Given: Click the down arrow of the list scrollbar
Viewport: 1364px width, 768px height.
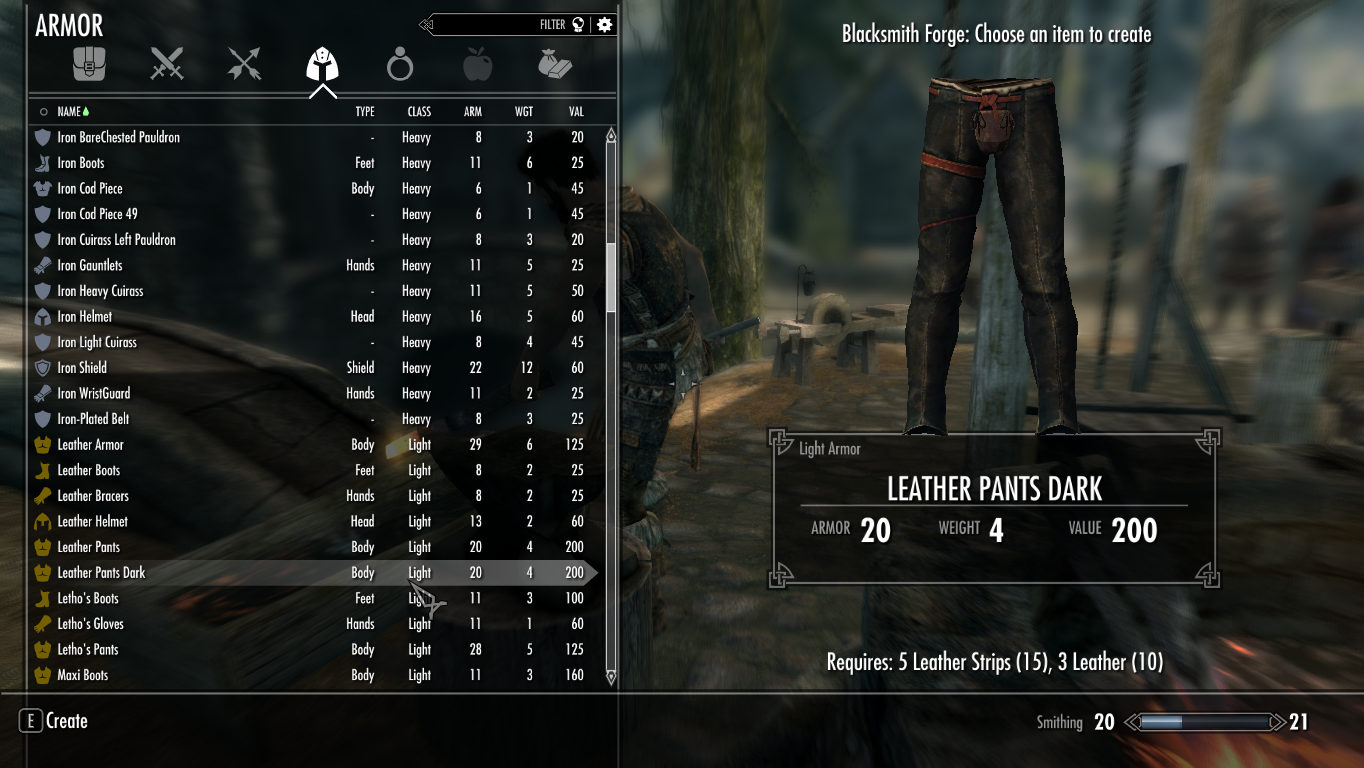Looking at the screenshot, I should click(x=611, y=677).
